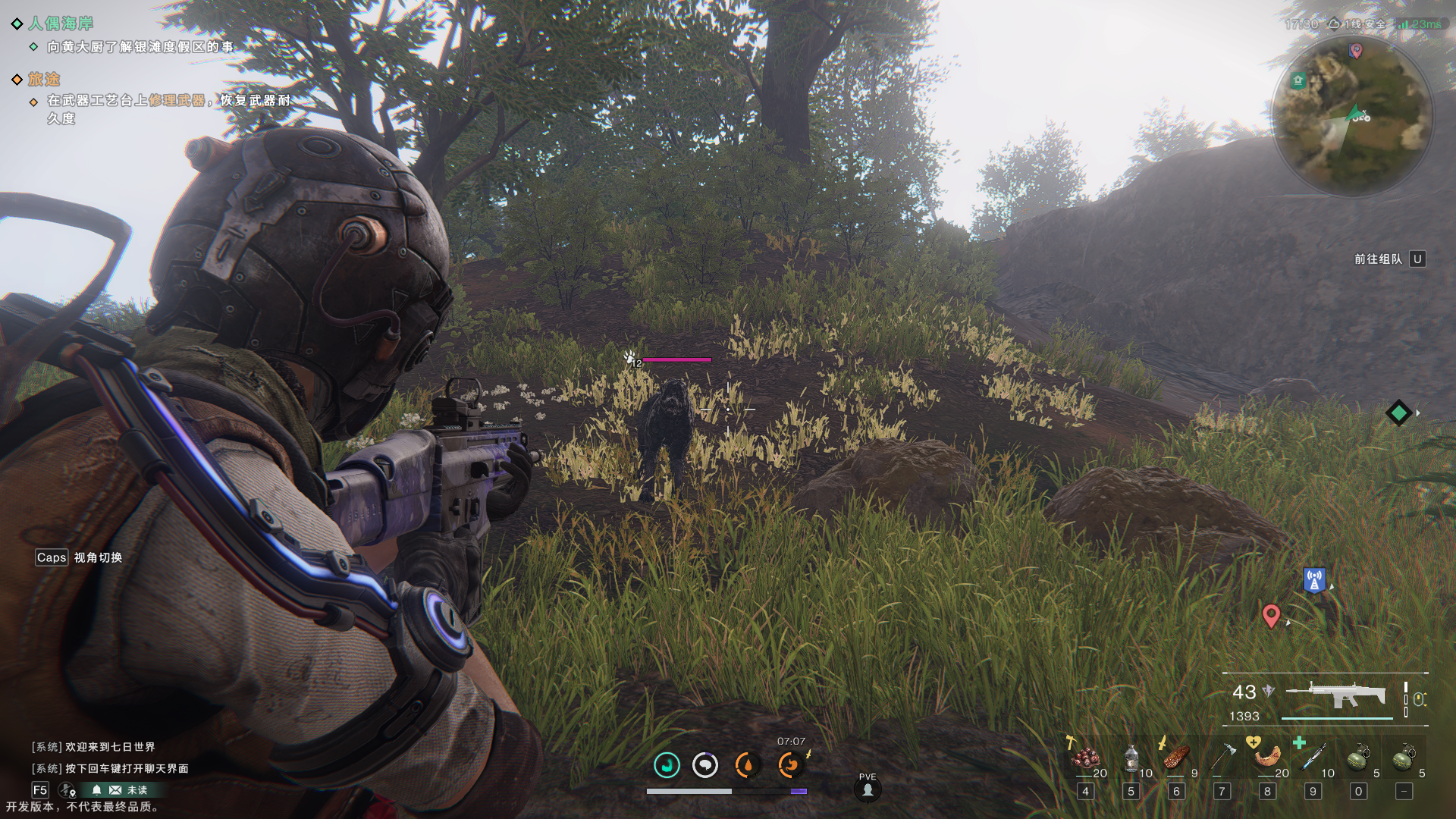Screen dimensions: 1456x819
Task: Click the green house marker on minimap
Action: click(1298, 80)
